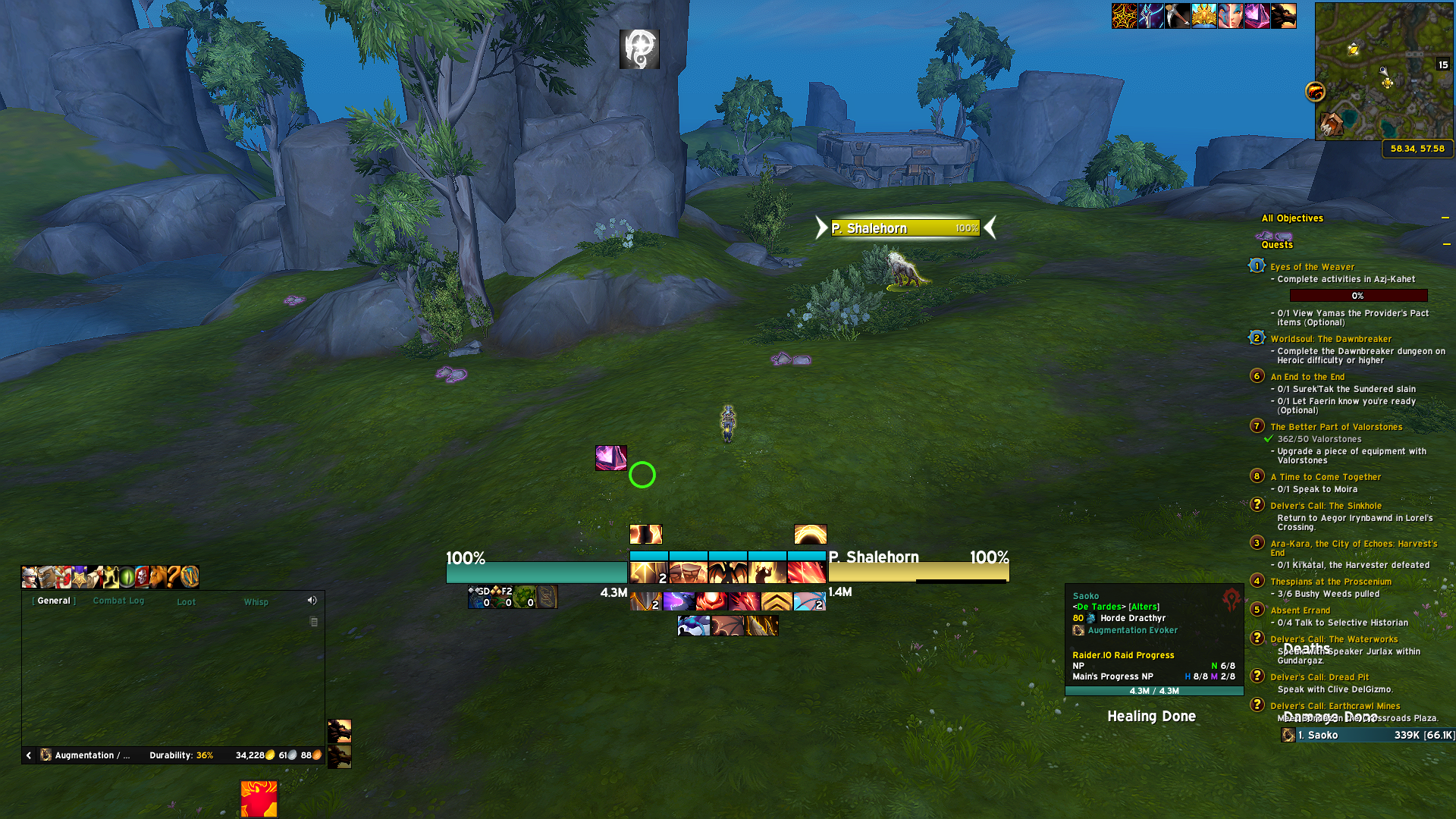Image resolution: width=1456 pixels, height=819 pixels.
Task: Activate the purple dragon breath ability
Action: click(x=678, y=602)
